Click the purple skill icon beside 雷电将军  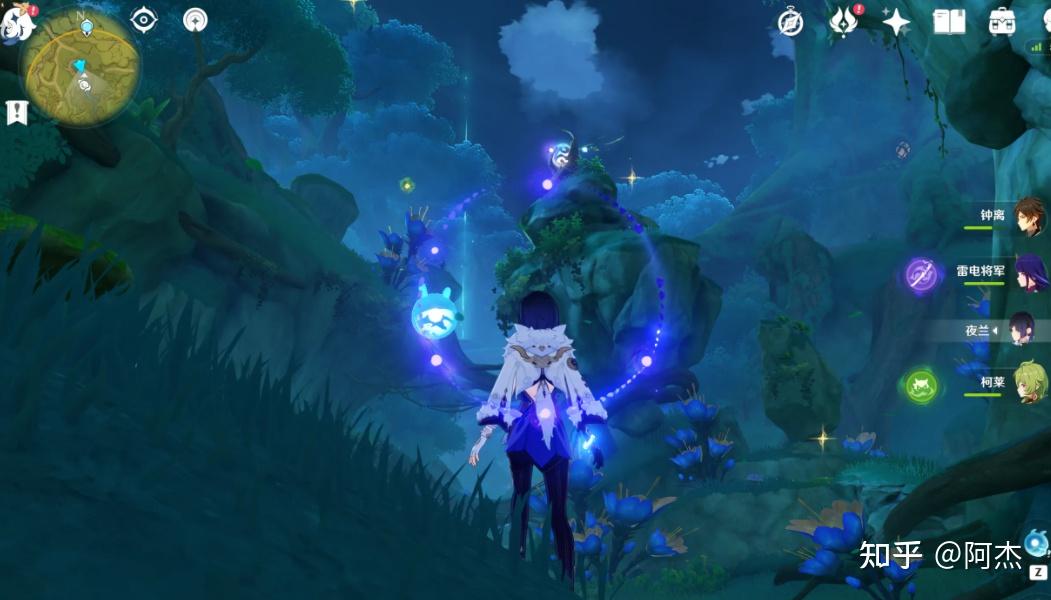tap(921, 275)
